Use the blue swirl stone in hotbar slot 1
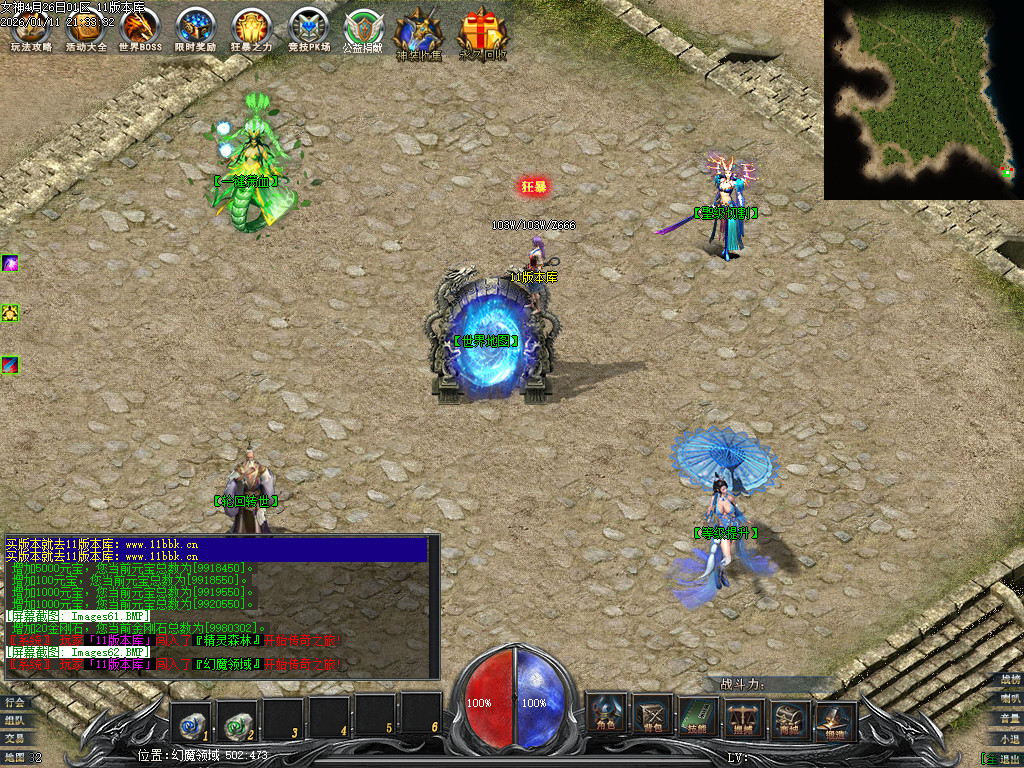 click(189, 716)
